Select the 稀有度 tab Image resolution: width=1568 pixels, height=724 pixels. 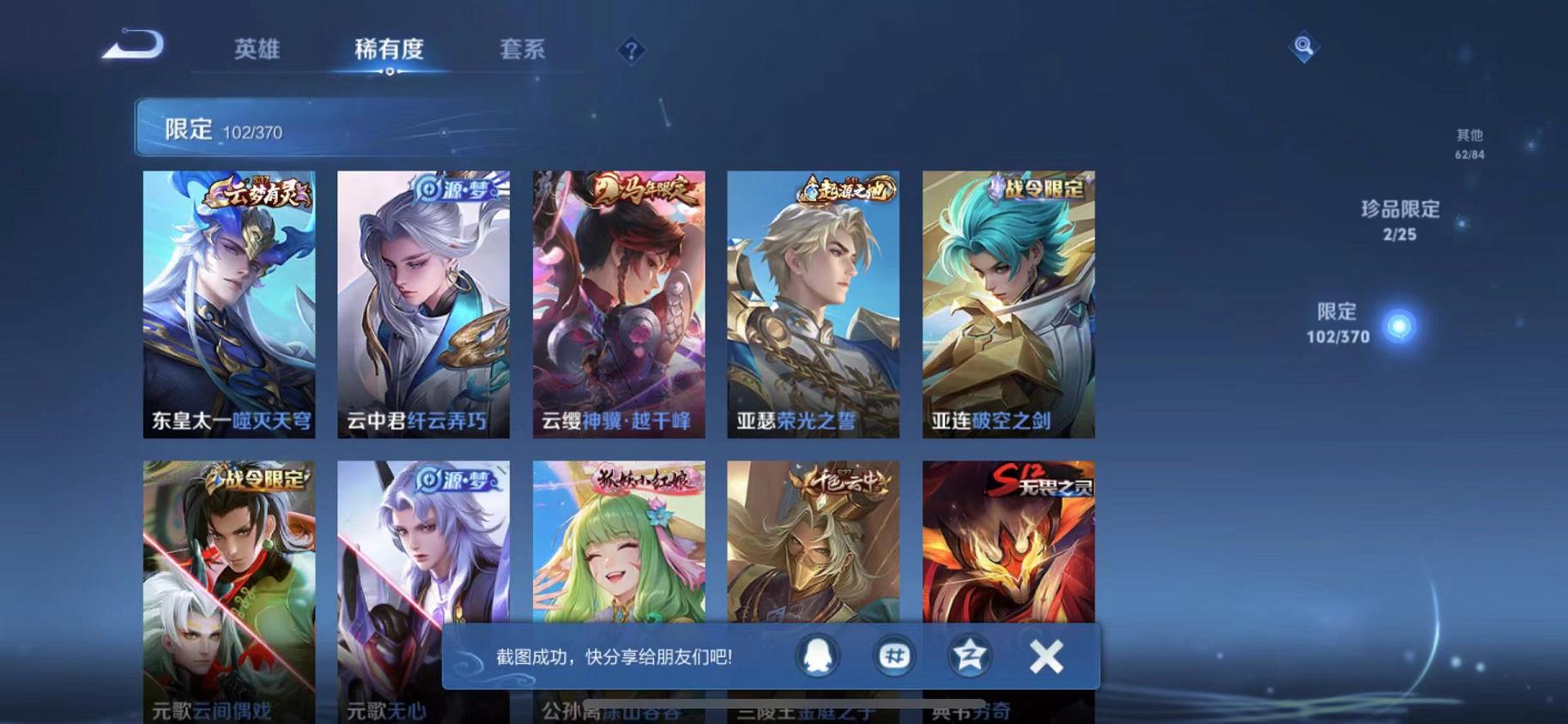[389, 50]
